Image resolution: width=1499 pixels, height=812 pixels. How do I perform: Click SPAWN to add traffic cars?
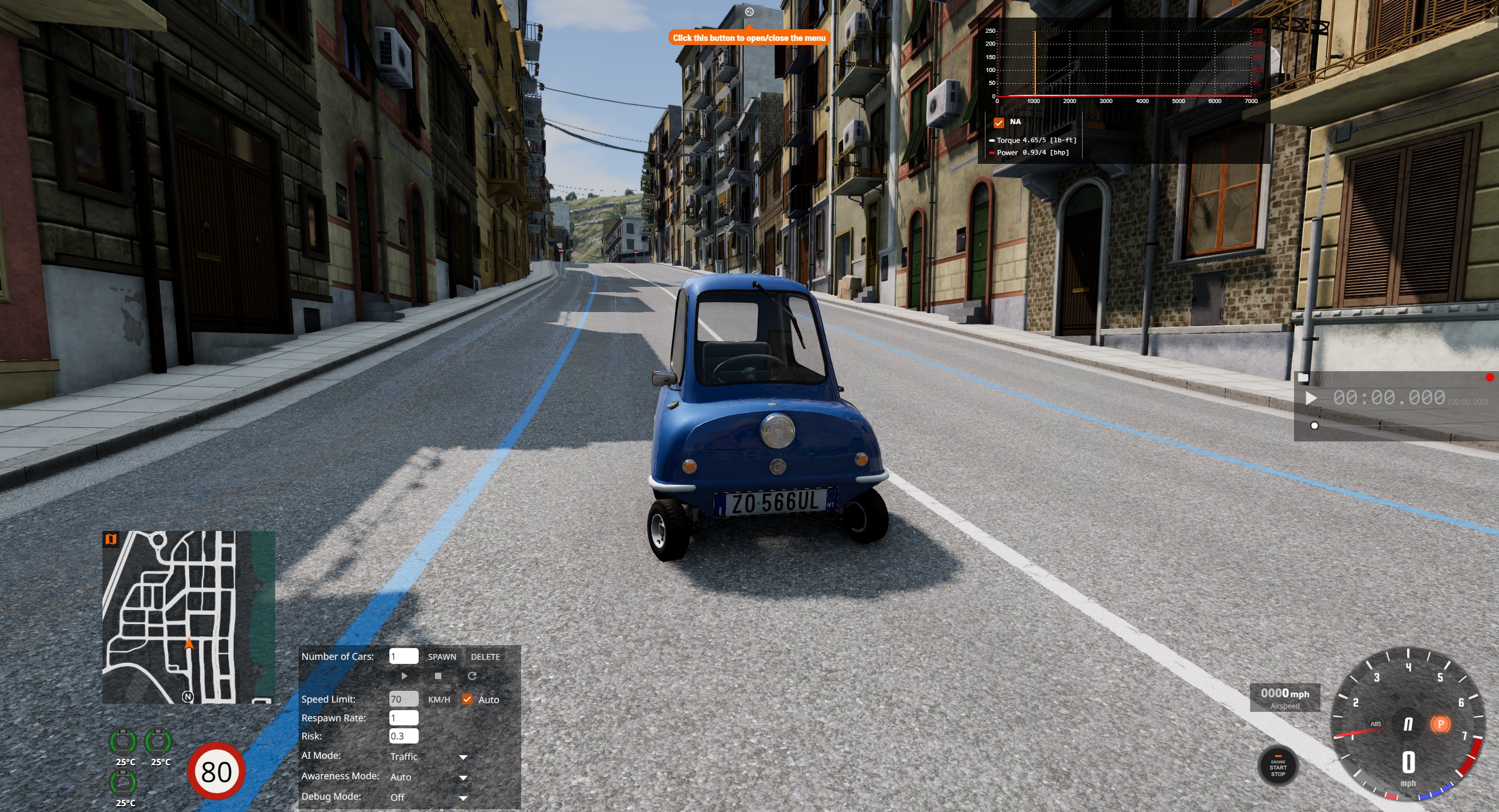(442, 657)
